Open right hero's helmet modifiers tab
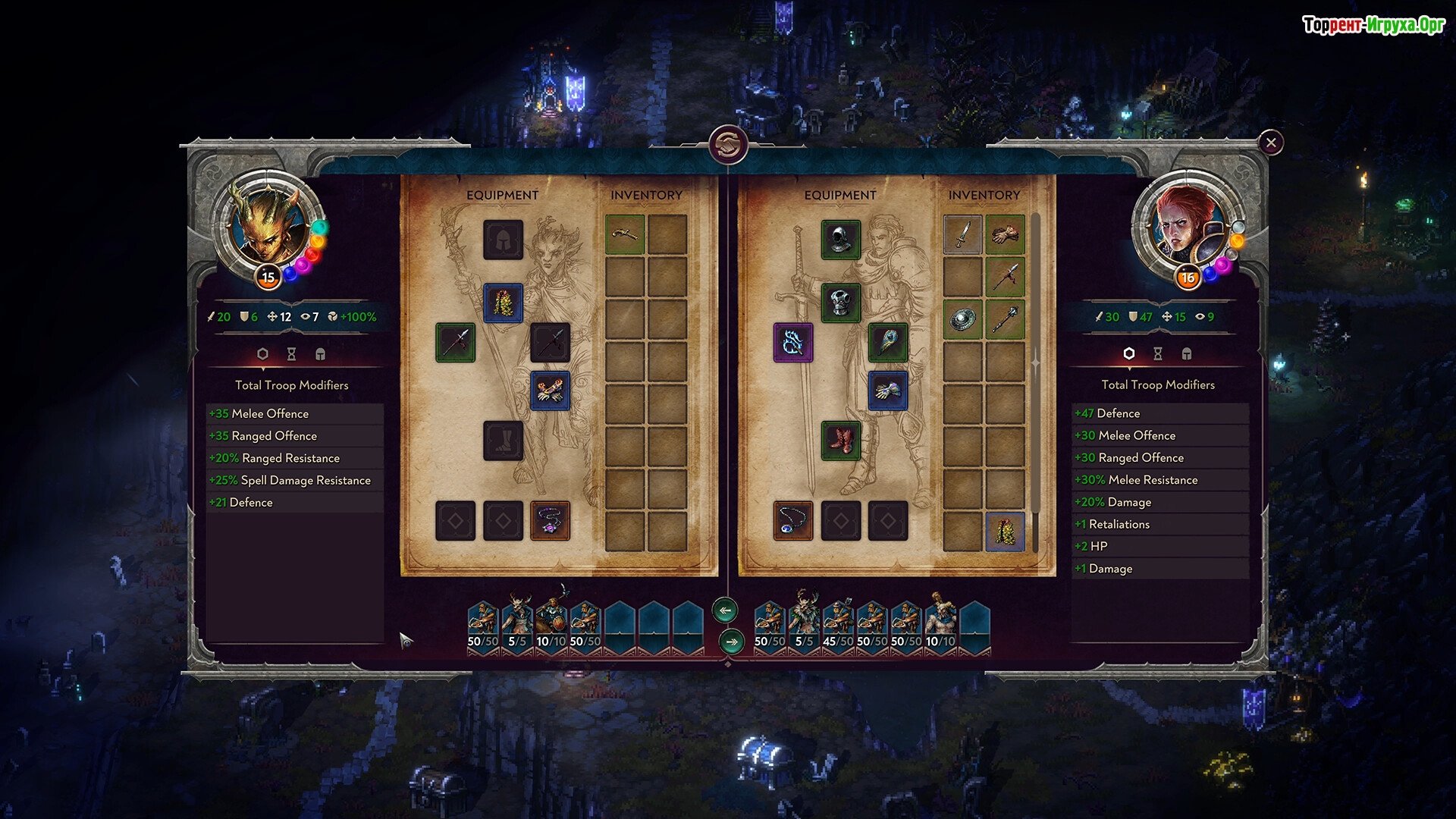The height and width of the screenshot is (819, 1456). pos(1187,354)
